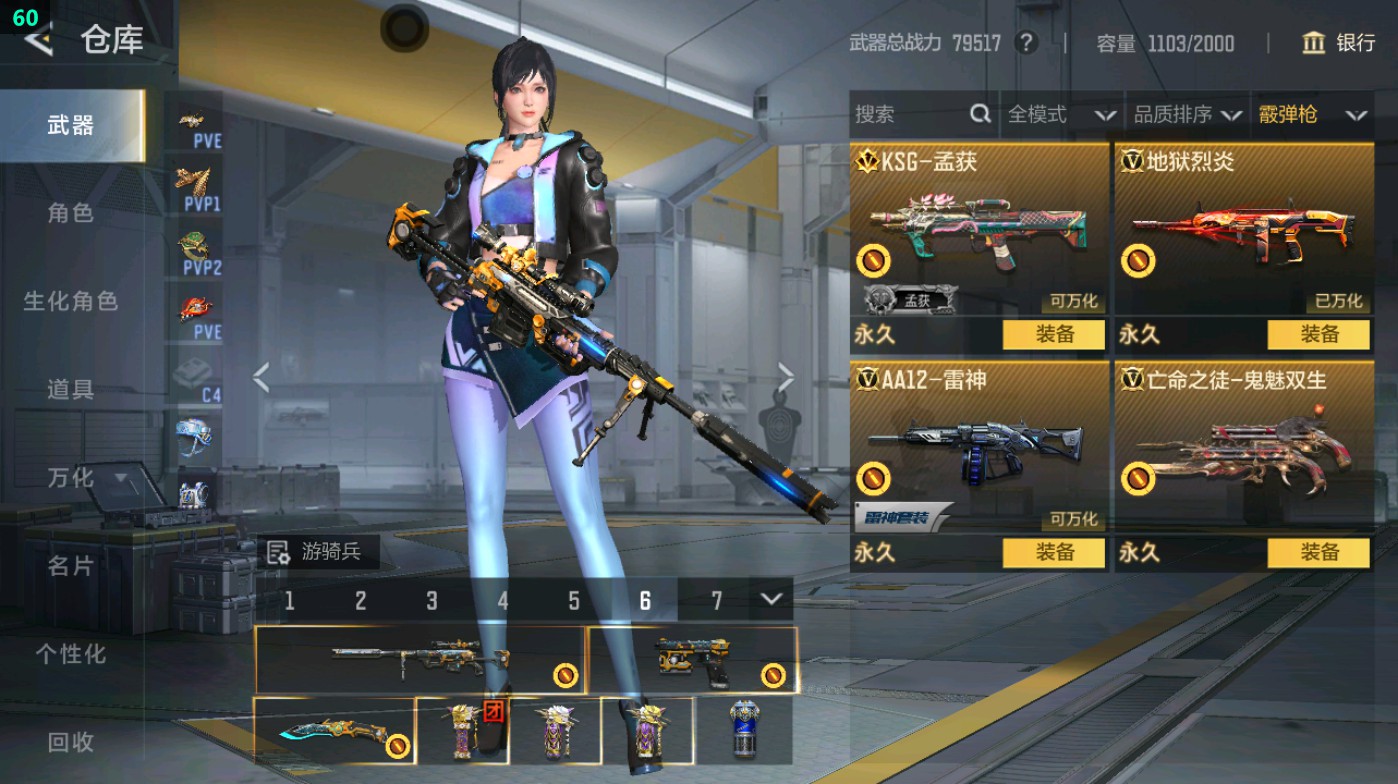Open the 生化角色 category
The width and height of the screenshot is (1398, 784).
pyautogui.click(x=70, y=301)
